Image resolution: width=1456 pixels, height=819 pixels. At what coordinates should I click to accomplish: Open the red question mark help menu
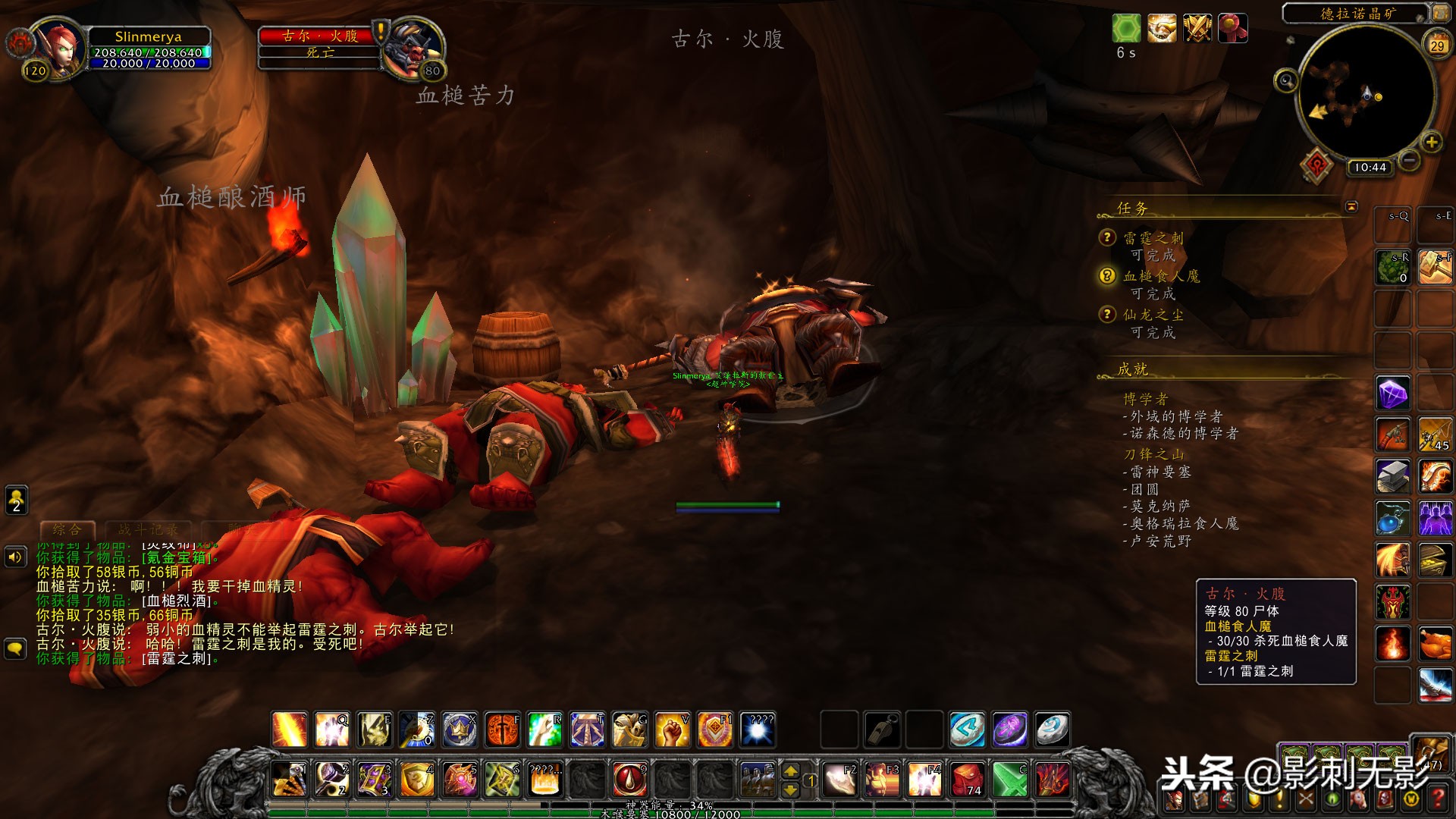coord(1436,799)
